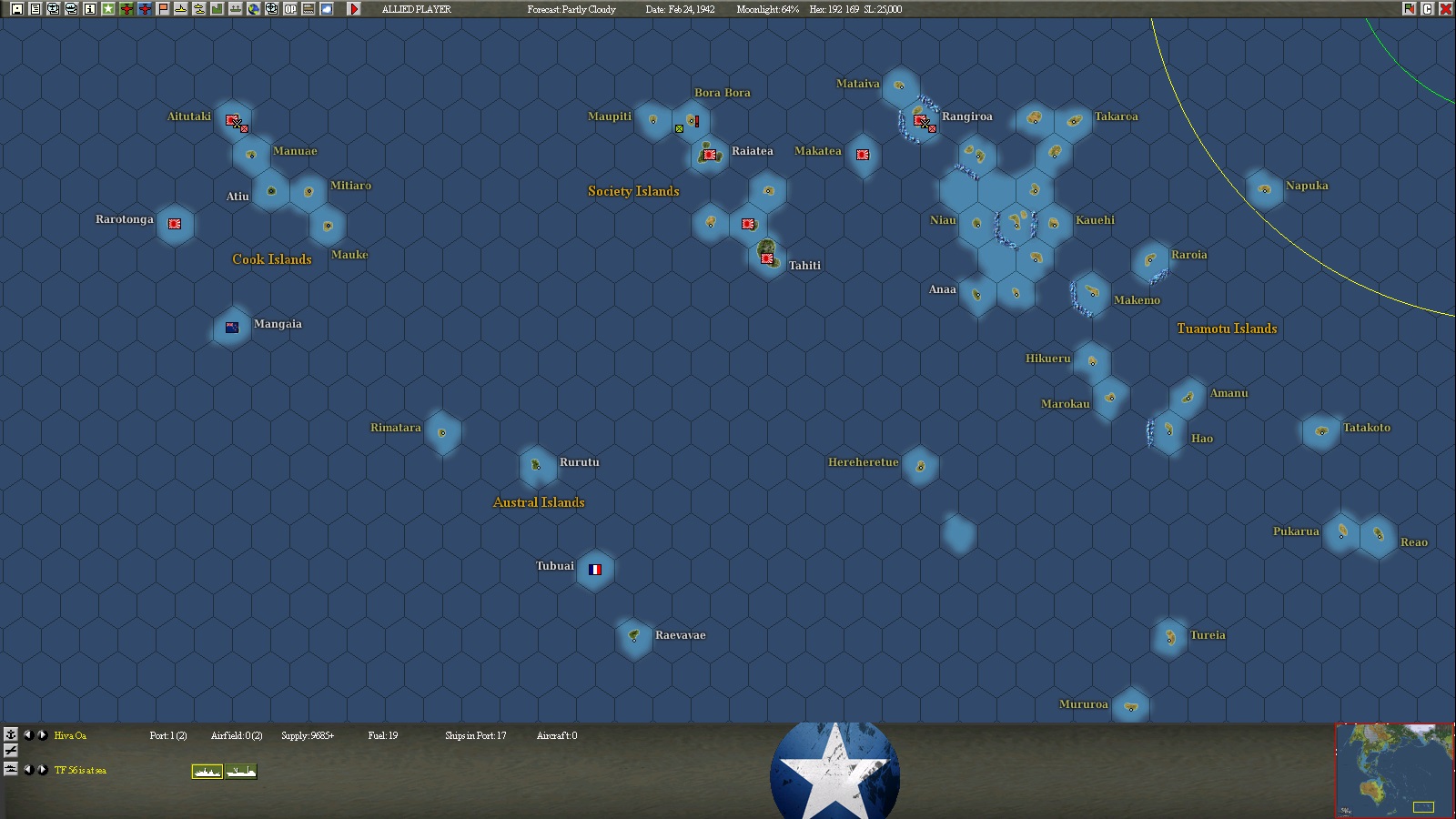Open game information with the "i" icon
1456x819 pixels.
[89, 9]
